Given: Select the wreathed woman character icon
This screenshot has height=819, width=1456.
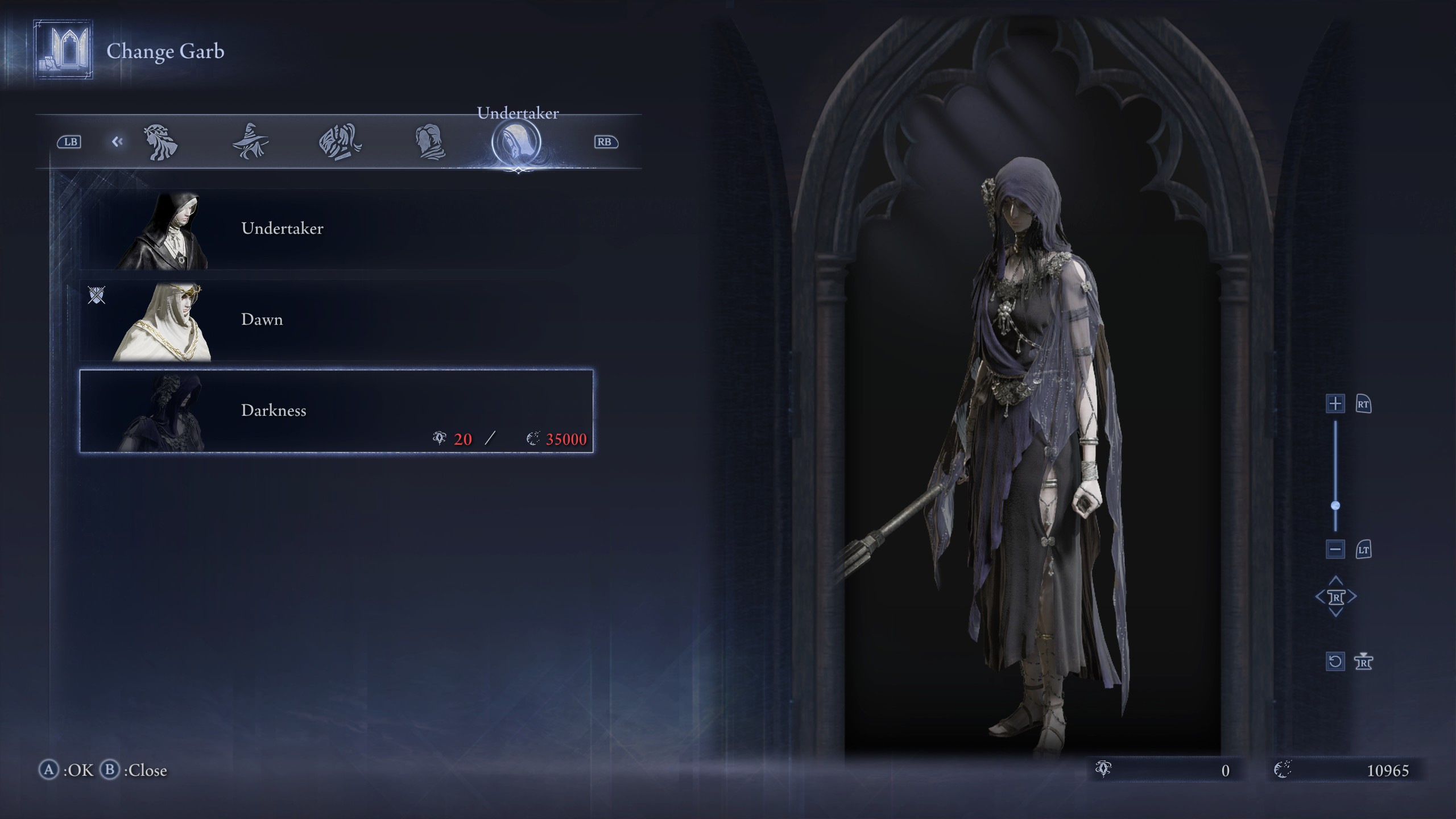Looking at the screenshot, I should click(161, 142).
